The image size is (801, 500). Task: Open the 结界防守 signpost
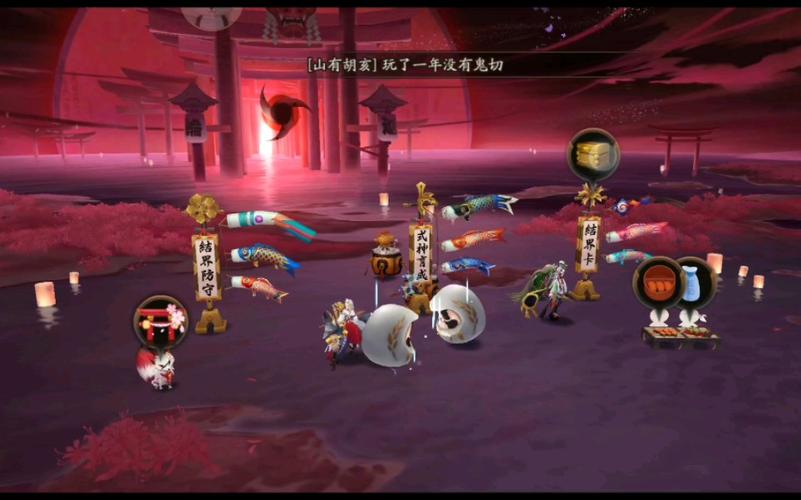[206, 267]
